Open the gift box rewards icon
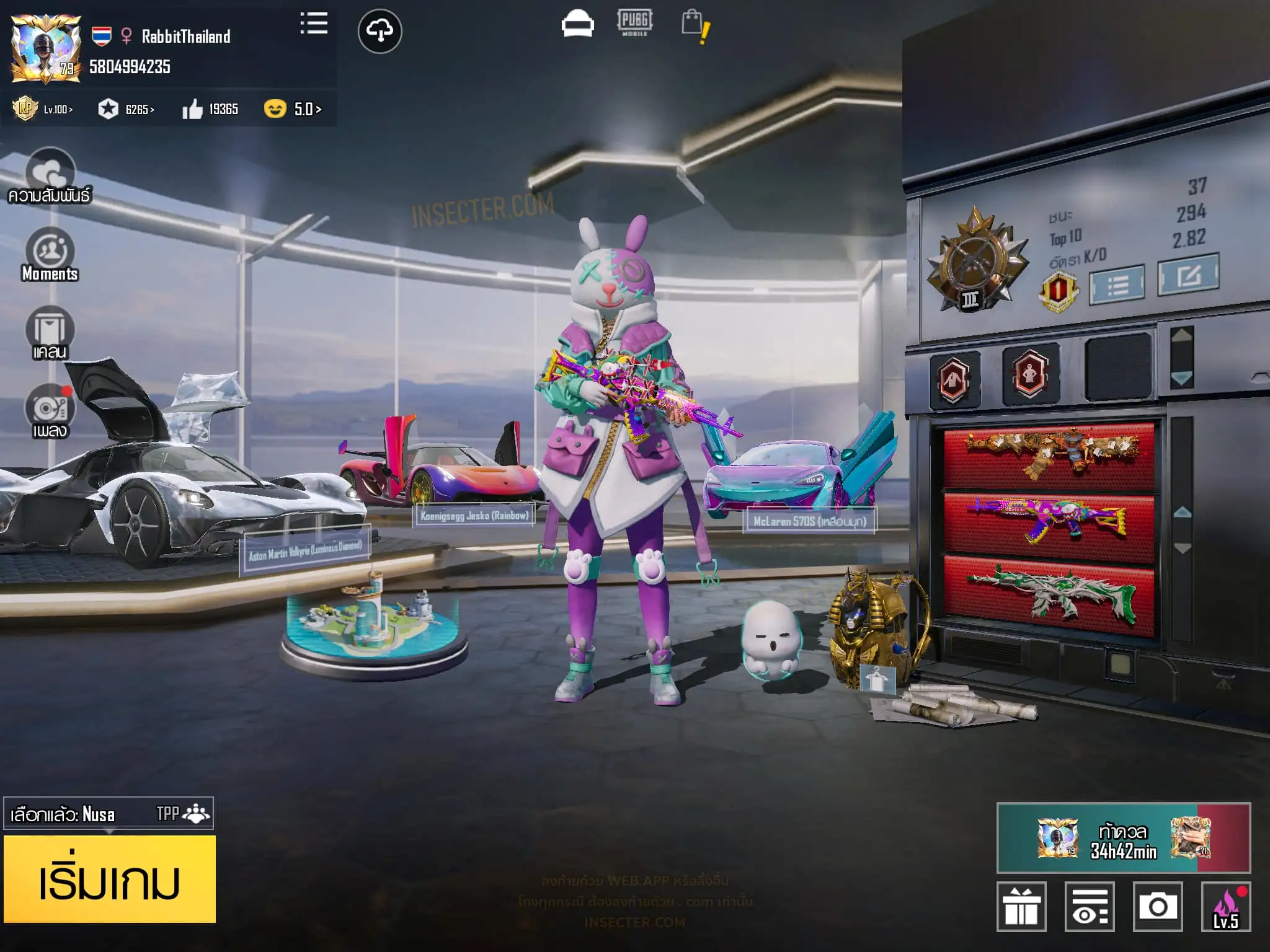Screen dimensions: 1270x952 (1021, 907)
